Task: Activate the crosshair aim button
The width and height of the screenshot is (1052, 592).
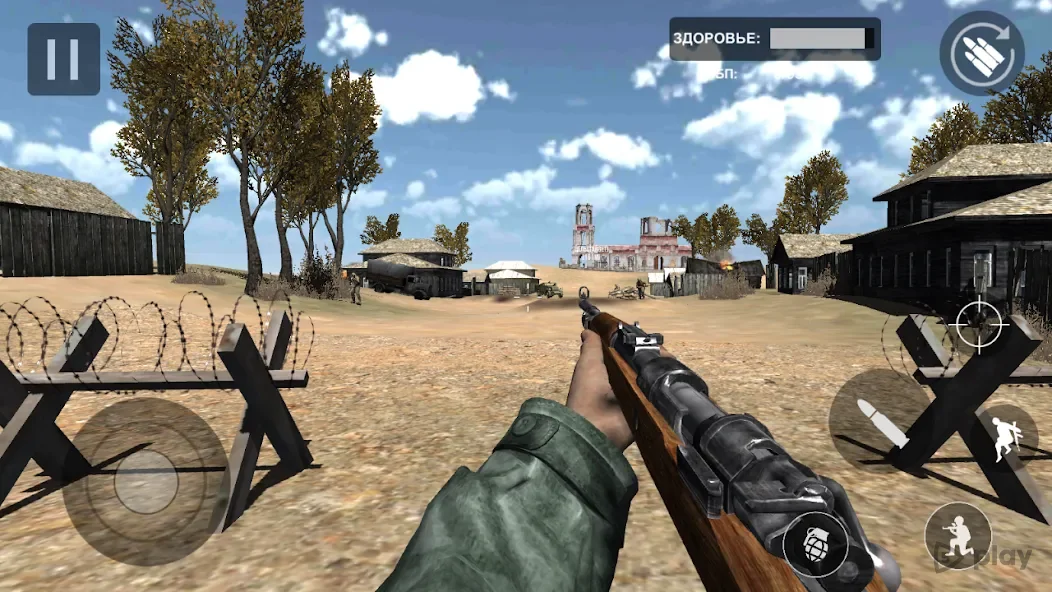Action: (x=979, y=322)
